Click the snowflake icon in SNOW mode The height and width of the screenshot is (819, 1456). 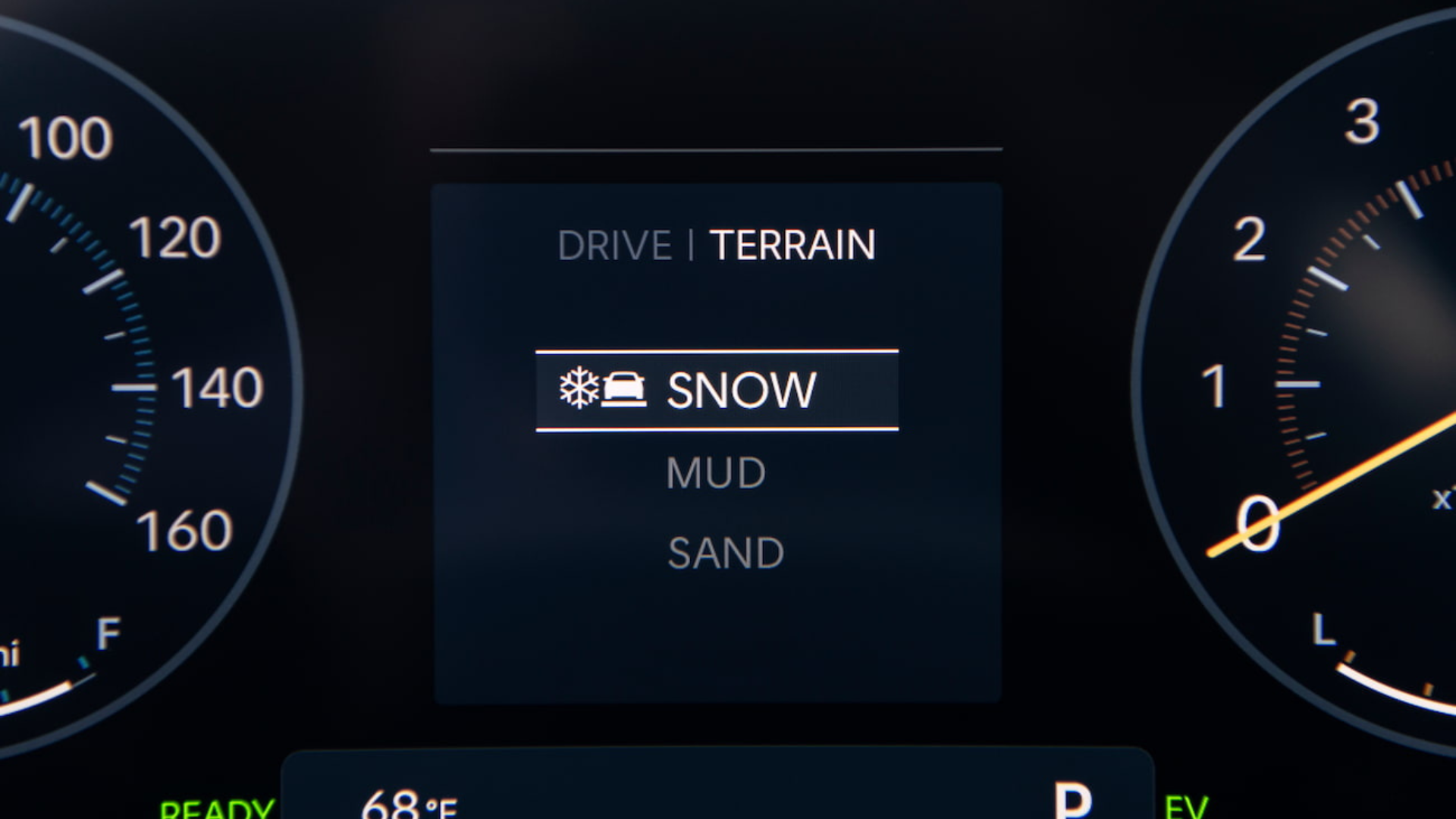pyautogui.click(x=579, y=390)
